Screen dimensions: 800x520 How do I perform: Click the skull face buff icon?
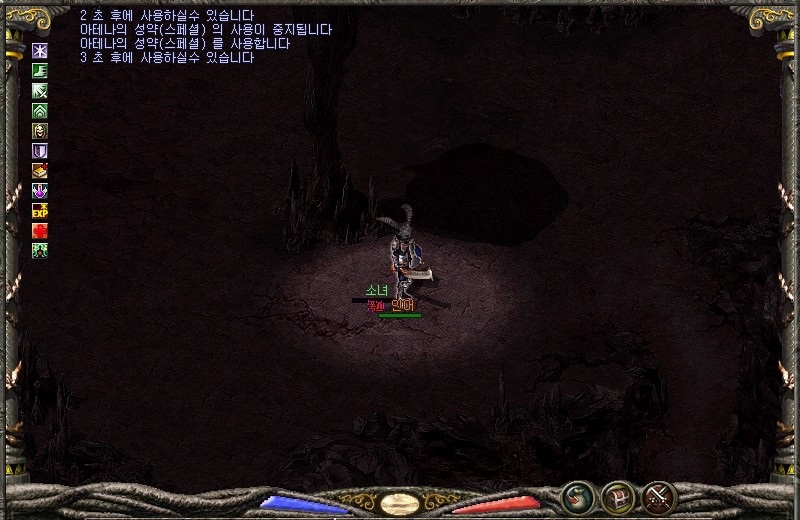click(x=40, y=130)
